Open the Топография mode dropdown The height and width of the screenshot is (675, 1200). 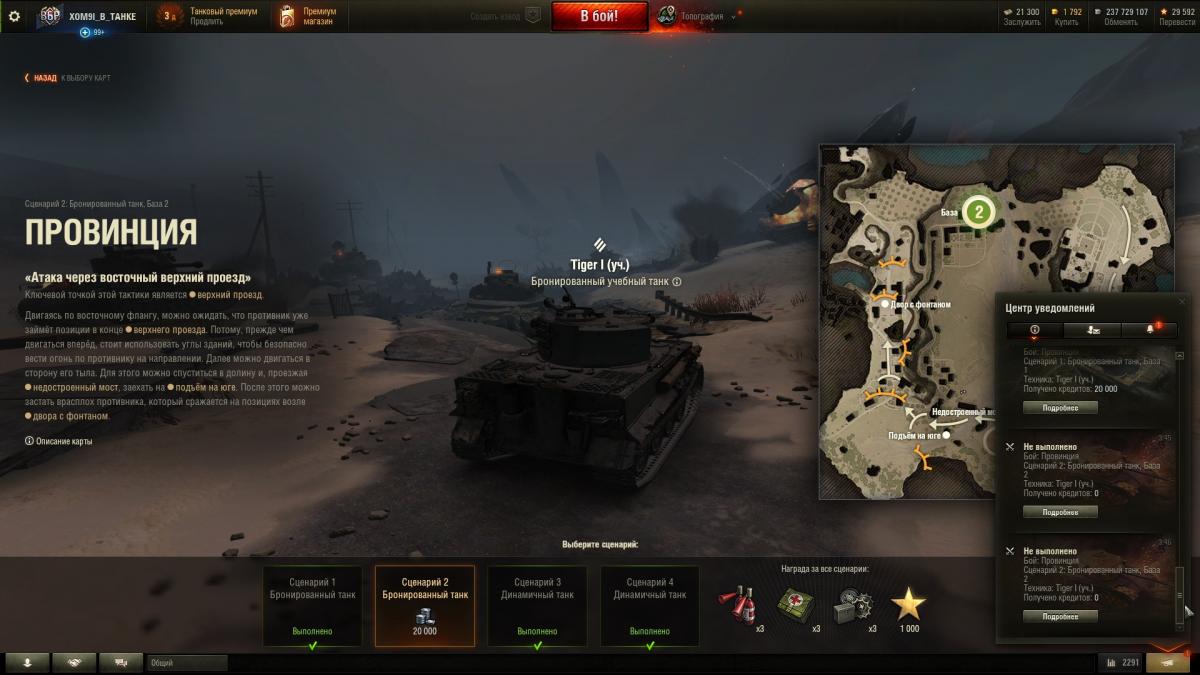tap(700, 16)
